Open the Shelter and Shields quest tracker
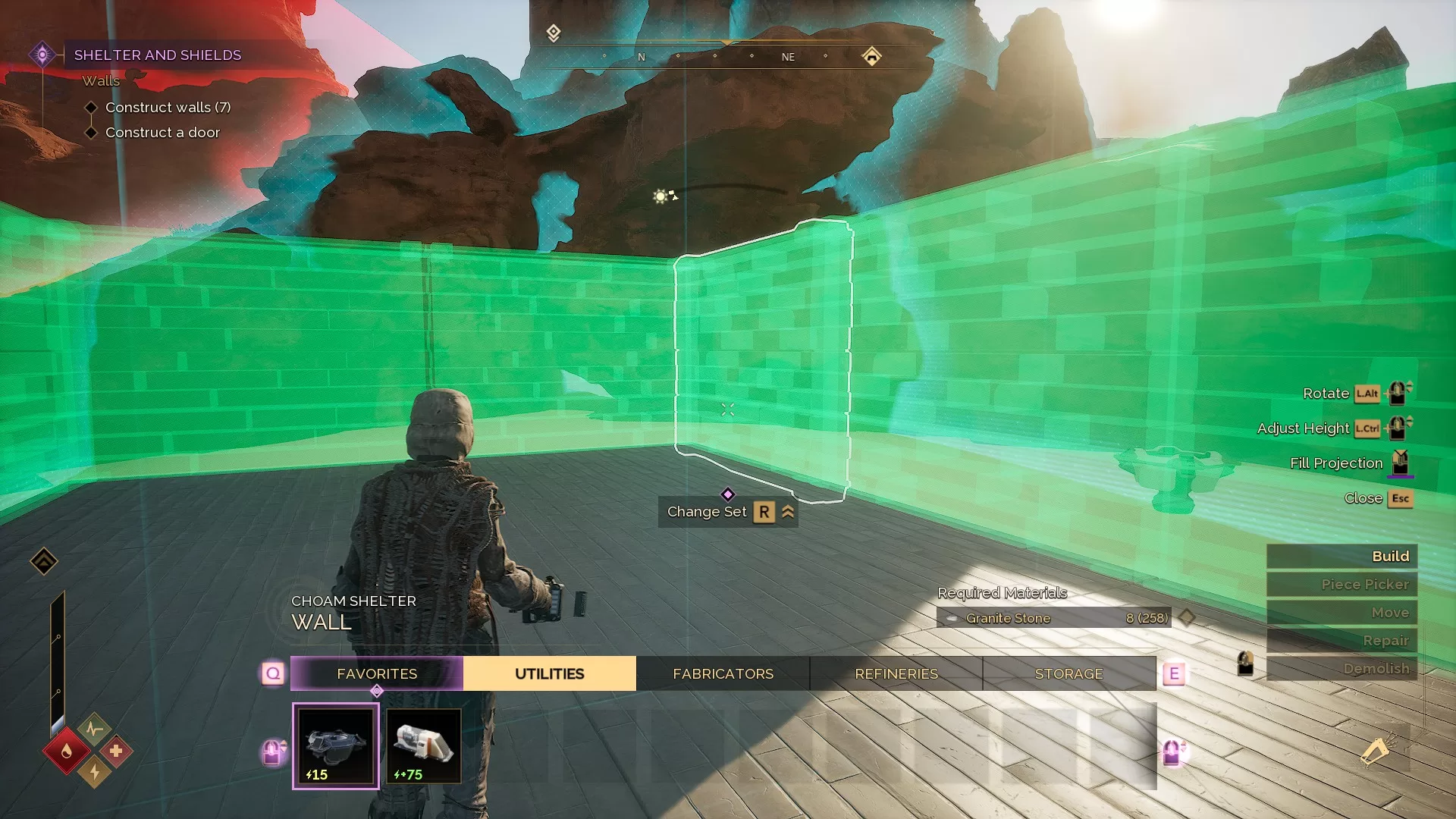This screenshot has height=819, width=1456. [157, 55]
